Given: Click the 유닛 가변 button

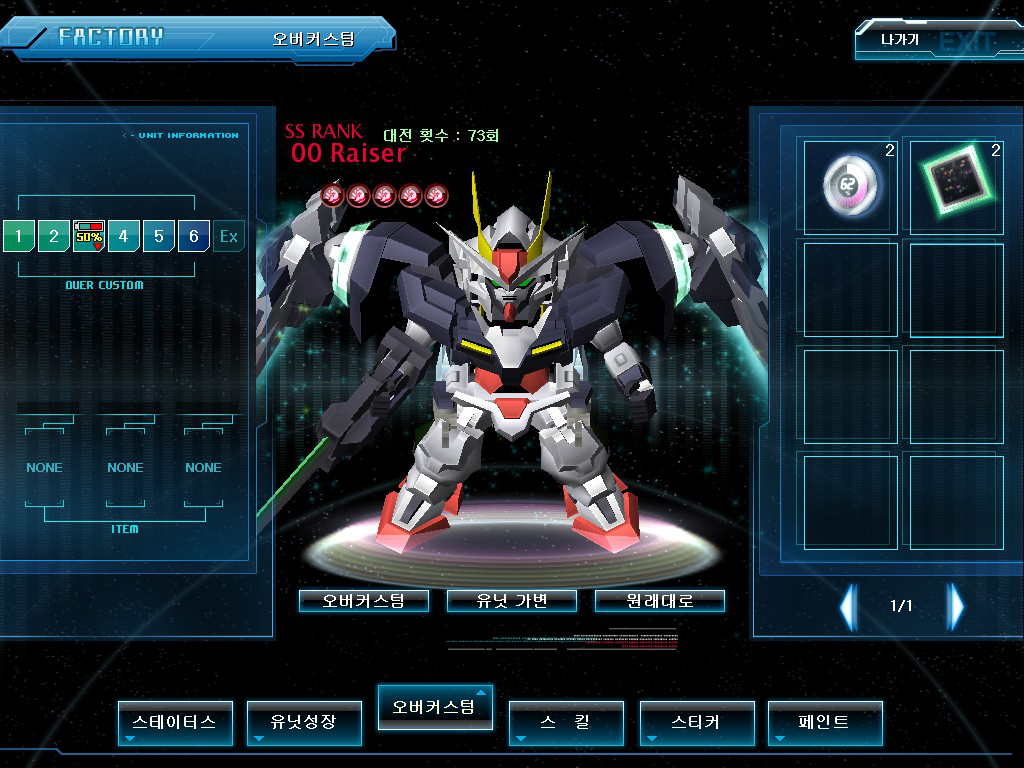Looking at the screenshot, I should point(512,601).
